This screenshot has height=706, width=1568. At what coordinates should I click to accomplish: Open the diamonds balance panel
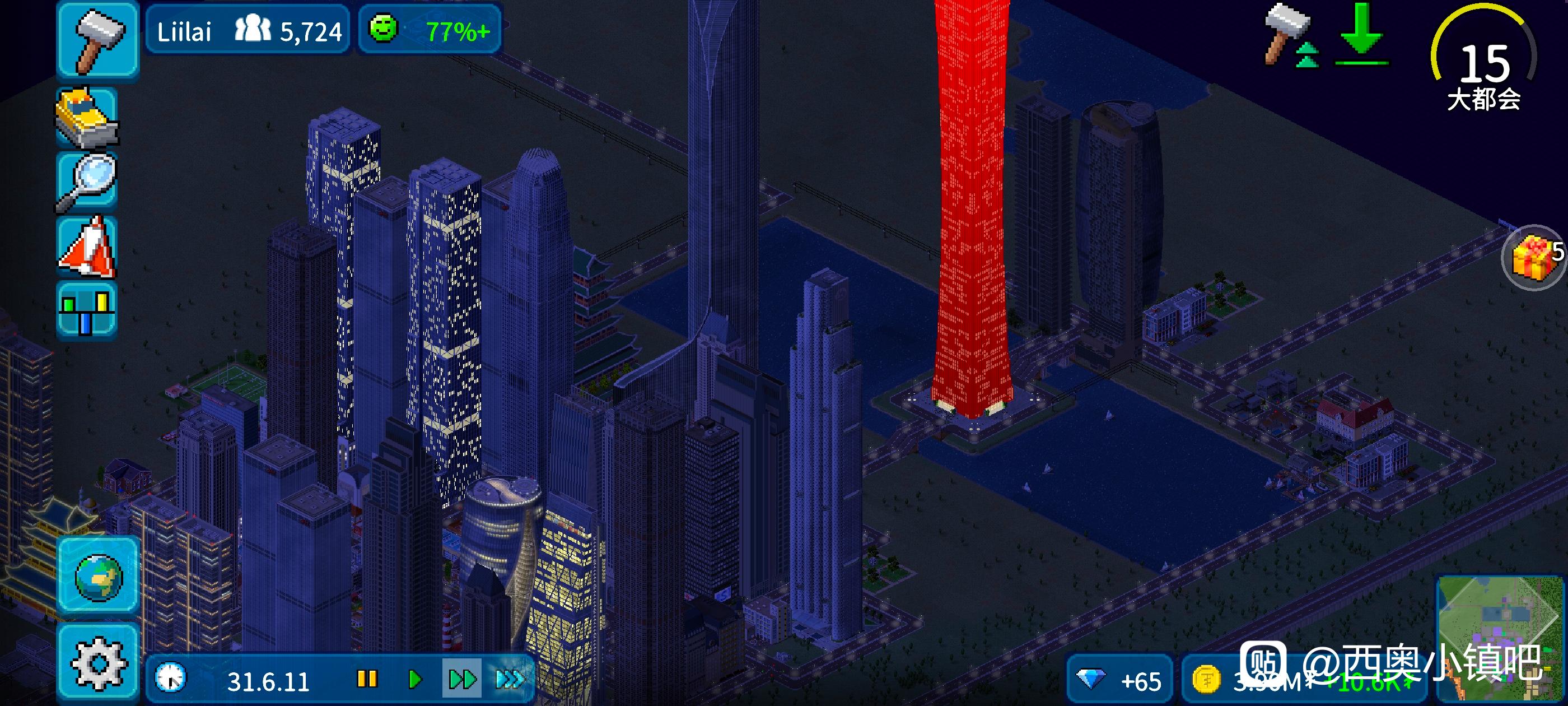1119,680
